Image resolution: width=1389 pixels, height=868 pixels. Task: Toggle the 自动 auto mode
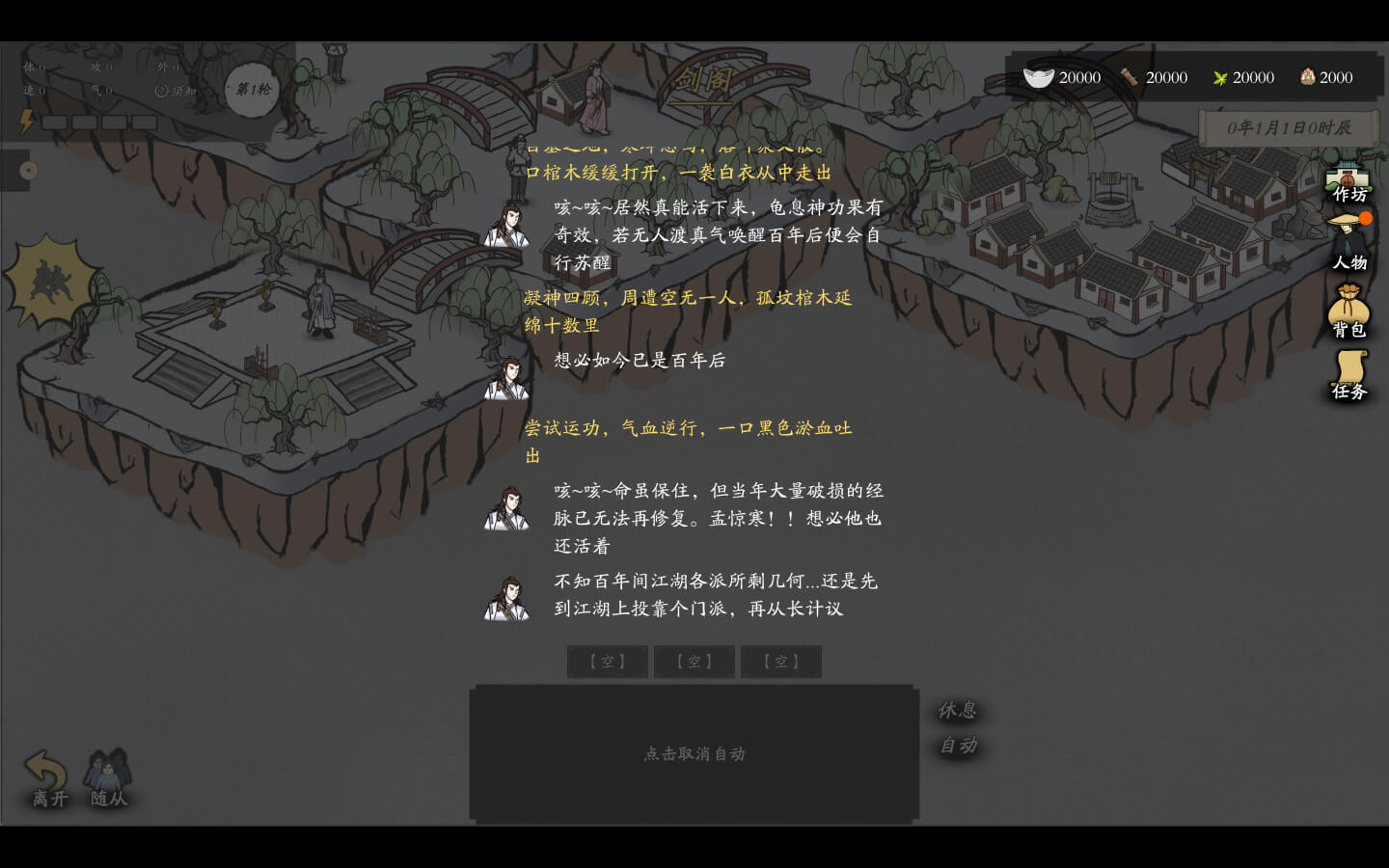(x=958, y=746)
